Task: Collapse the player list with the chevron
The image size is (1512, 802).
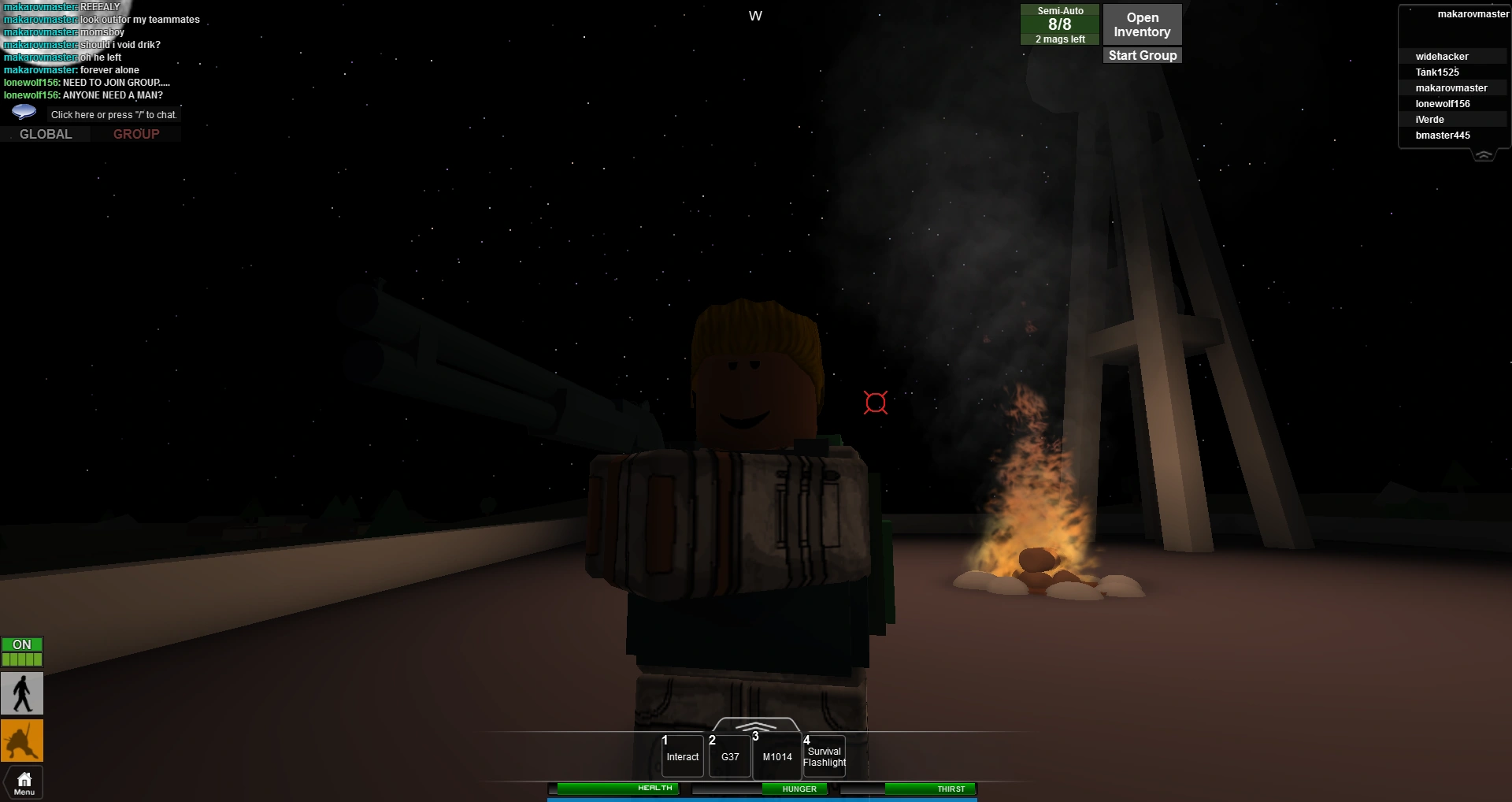Action: tap(1484, 155)
